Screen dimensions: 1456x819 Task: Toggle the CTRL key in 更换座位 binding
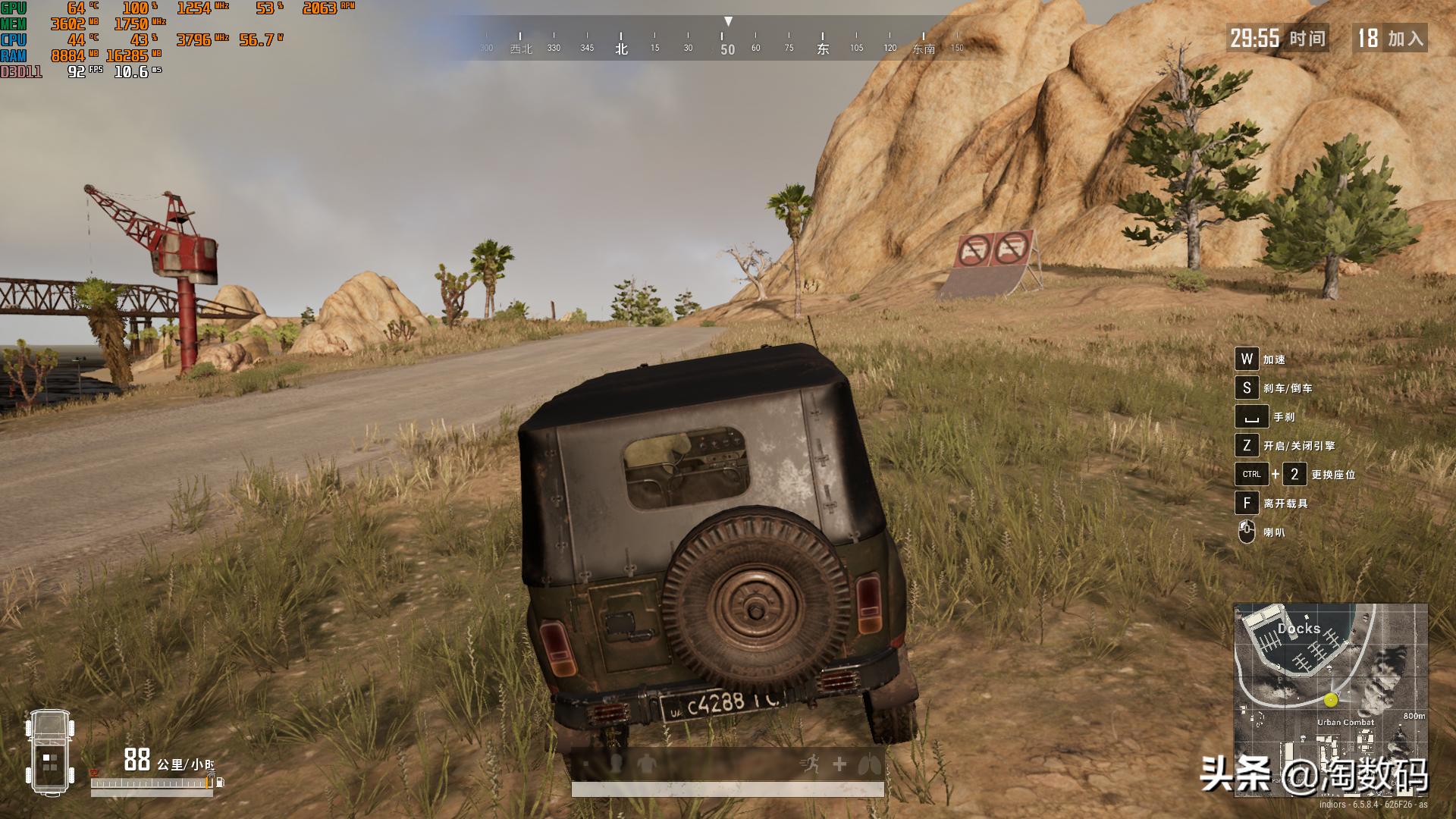pos(1250,475)
